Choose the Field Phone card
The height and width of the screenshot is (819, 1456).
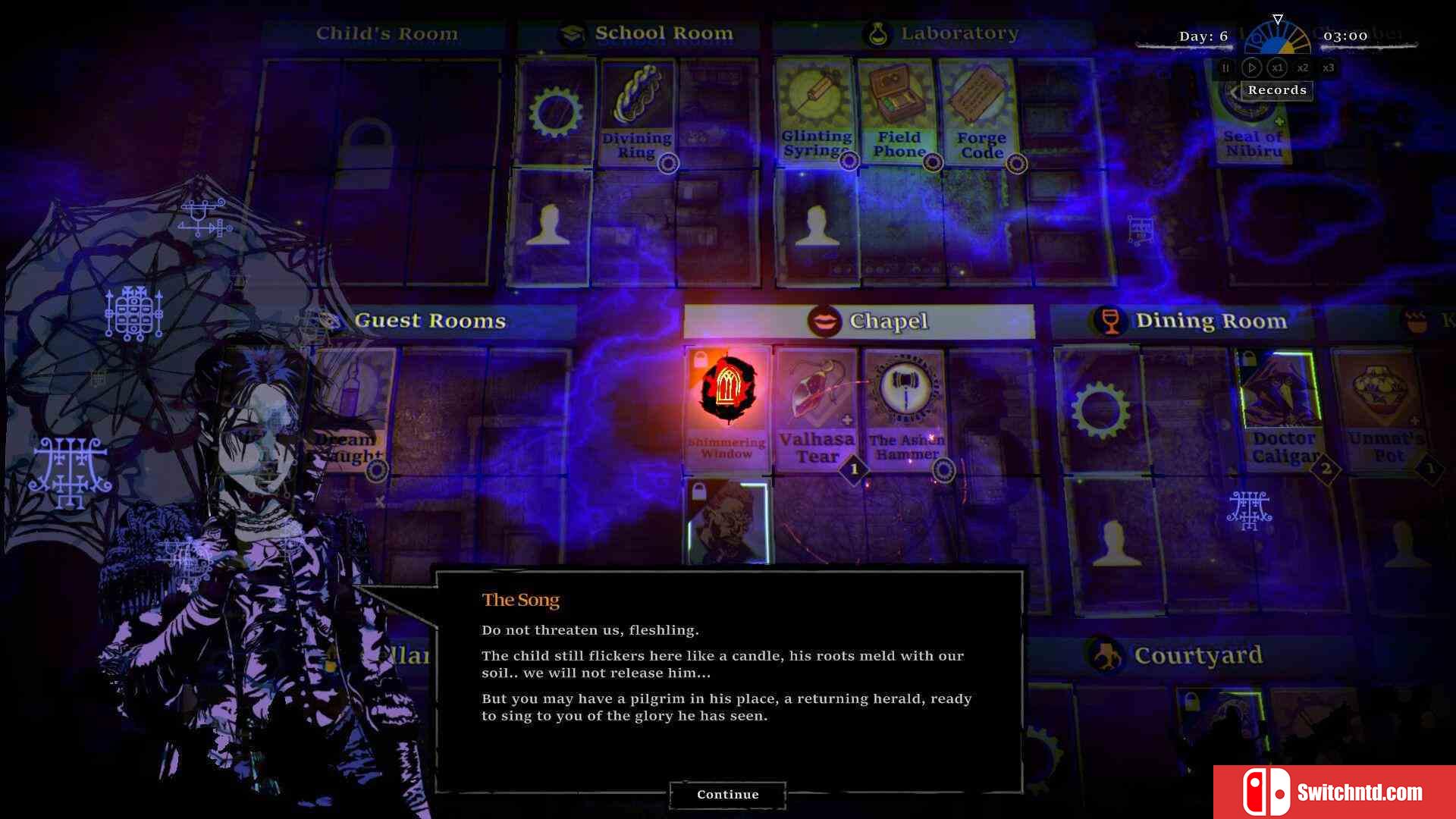tap(899, 111)
